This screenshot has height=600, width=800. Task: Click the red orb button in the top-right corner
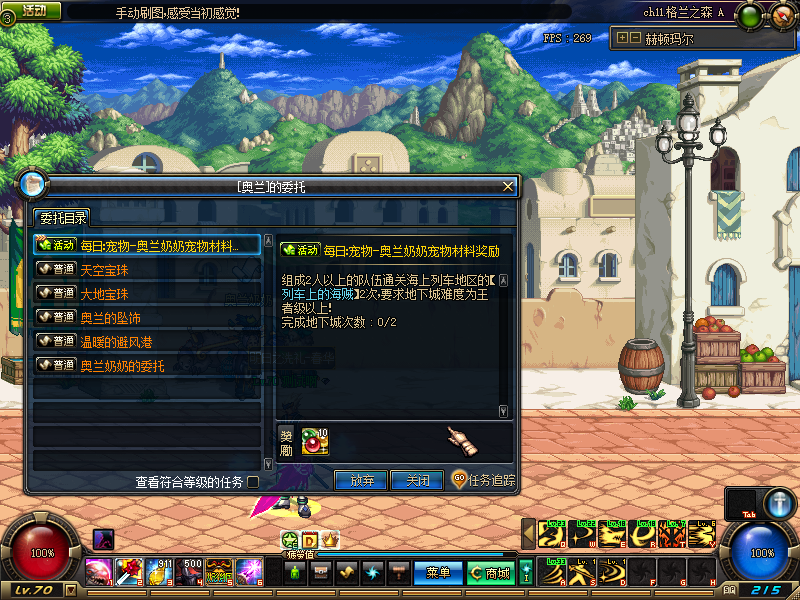pos(780,15)
